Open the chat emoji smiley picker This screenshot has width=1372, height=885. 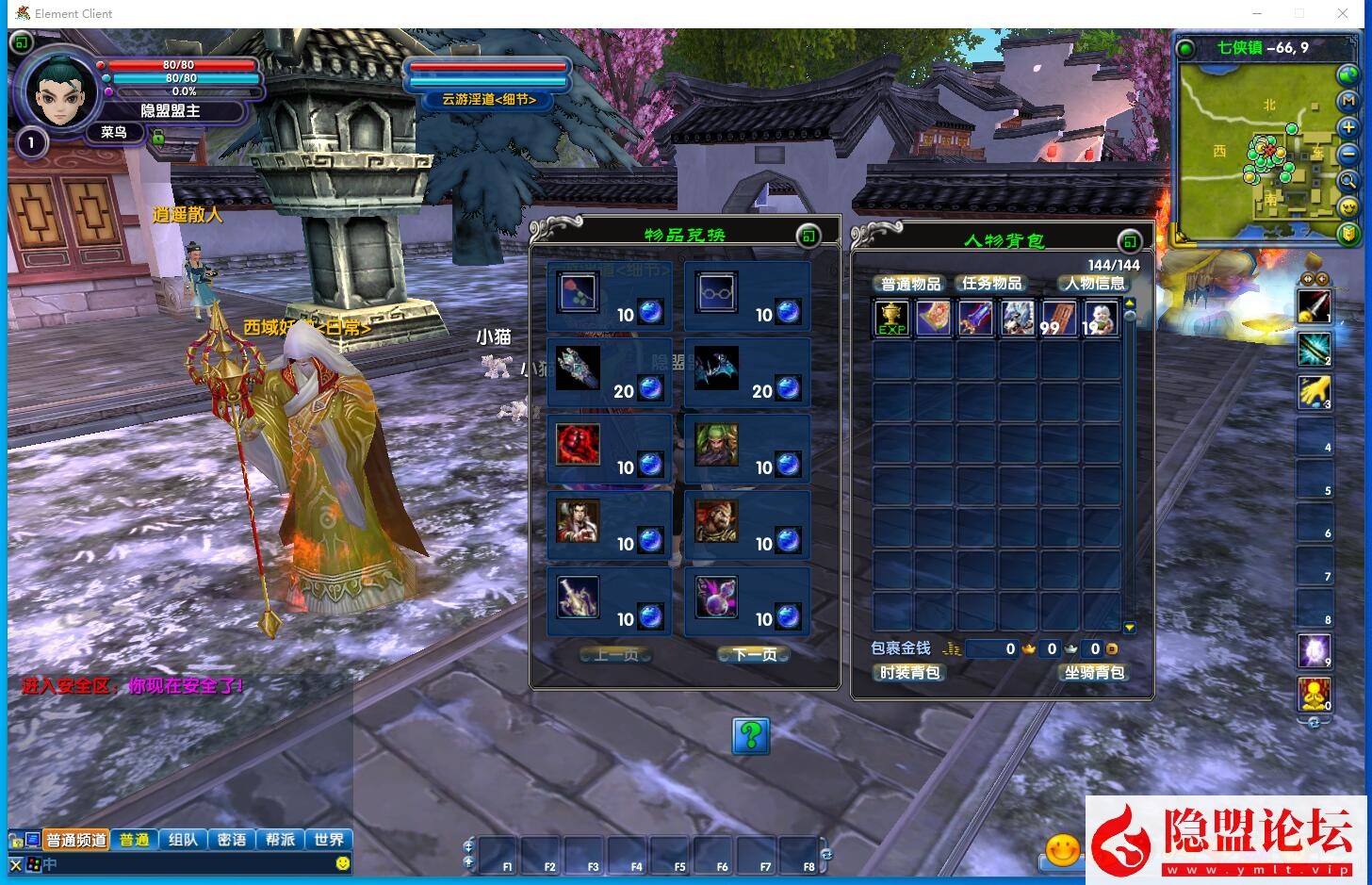click(x=343, y=863)
